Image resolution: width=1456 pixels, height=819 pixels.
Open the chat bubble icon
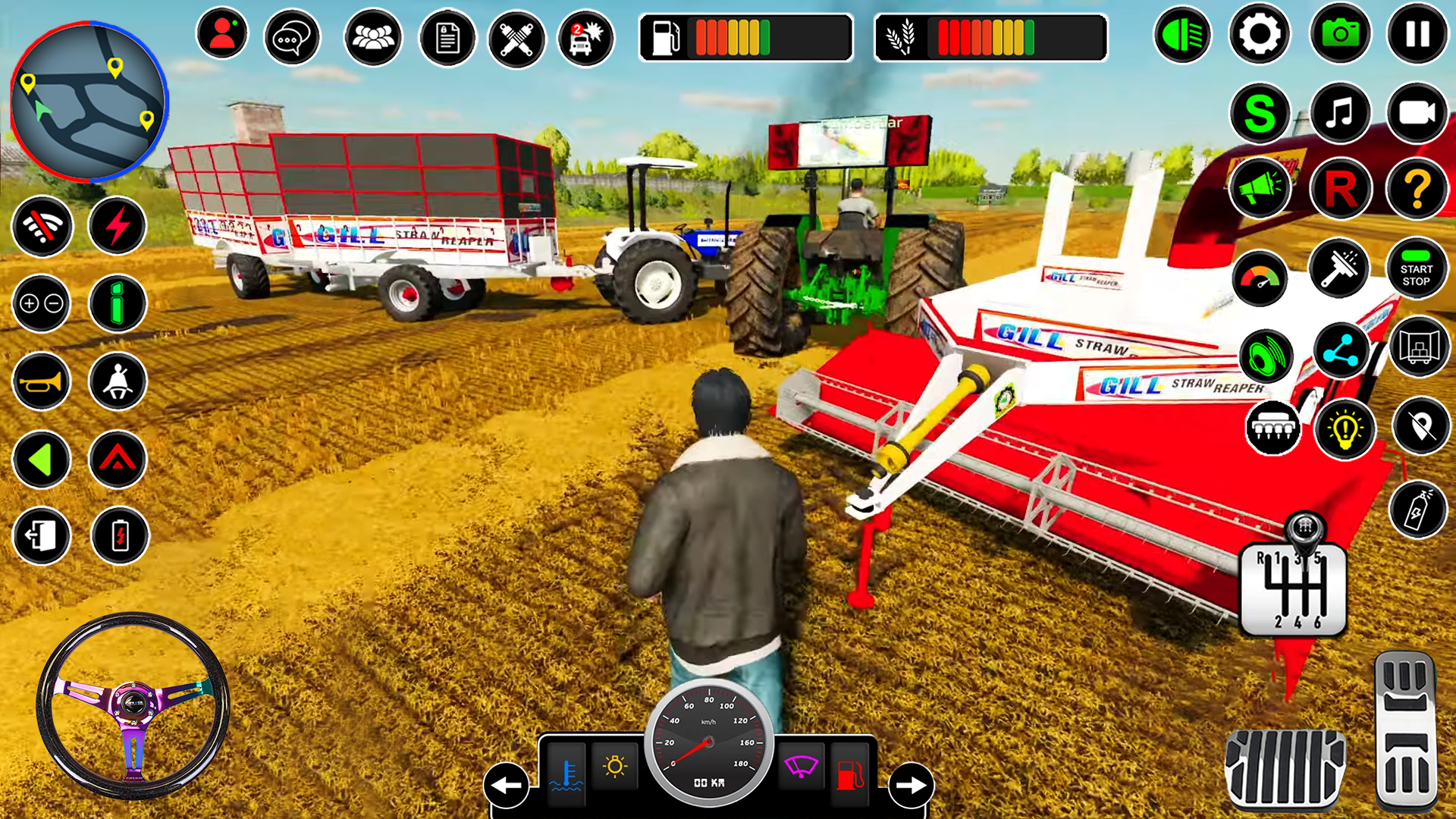(292, 35)
